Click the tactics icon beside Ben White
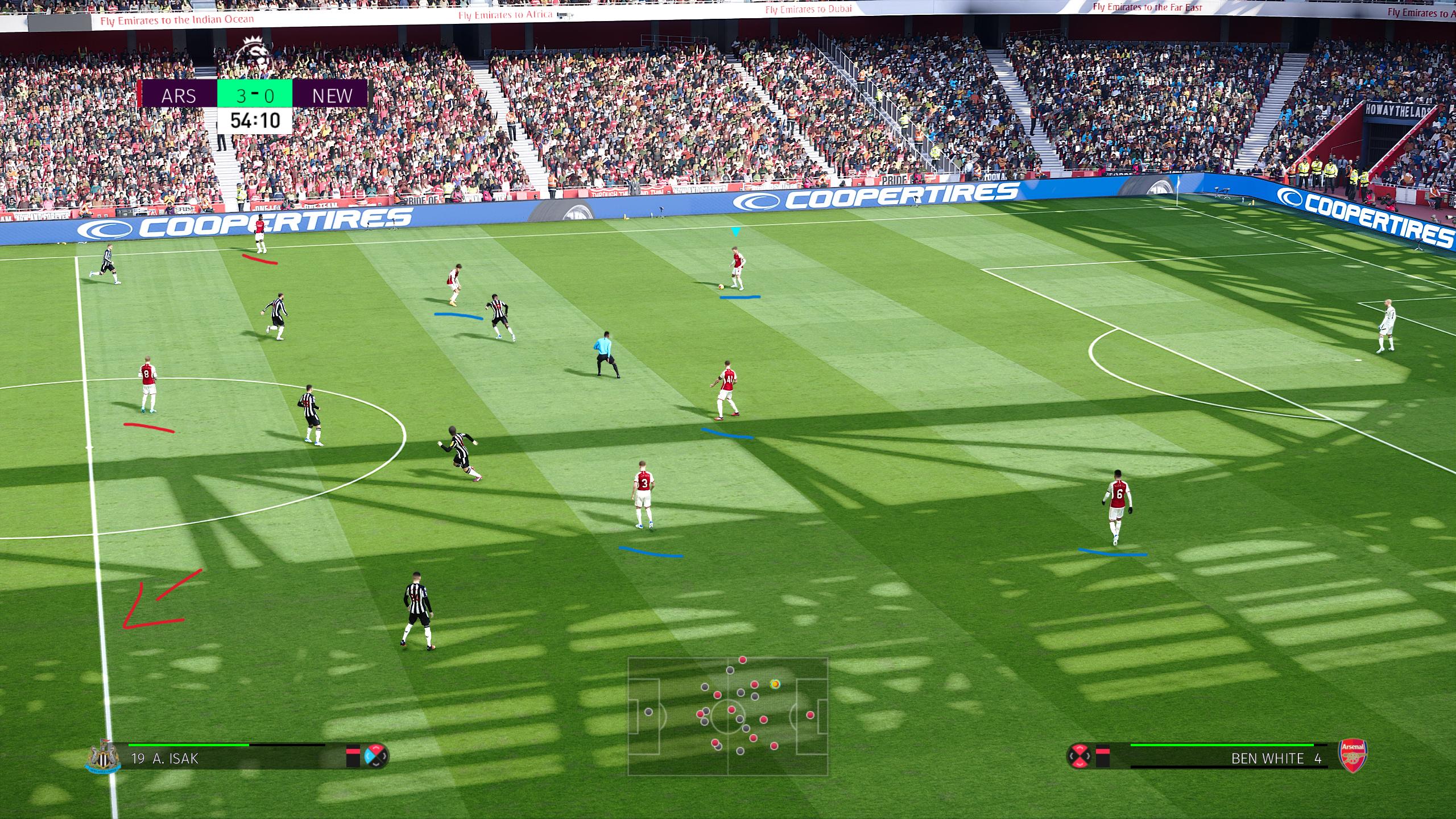Viewport: 1456px width, 819px height. 1079,756
